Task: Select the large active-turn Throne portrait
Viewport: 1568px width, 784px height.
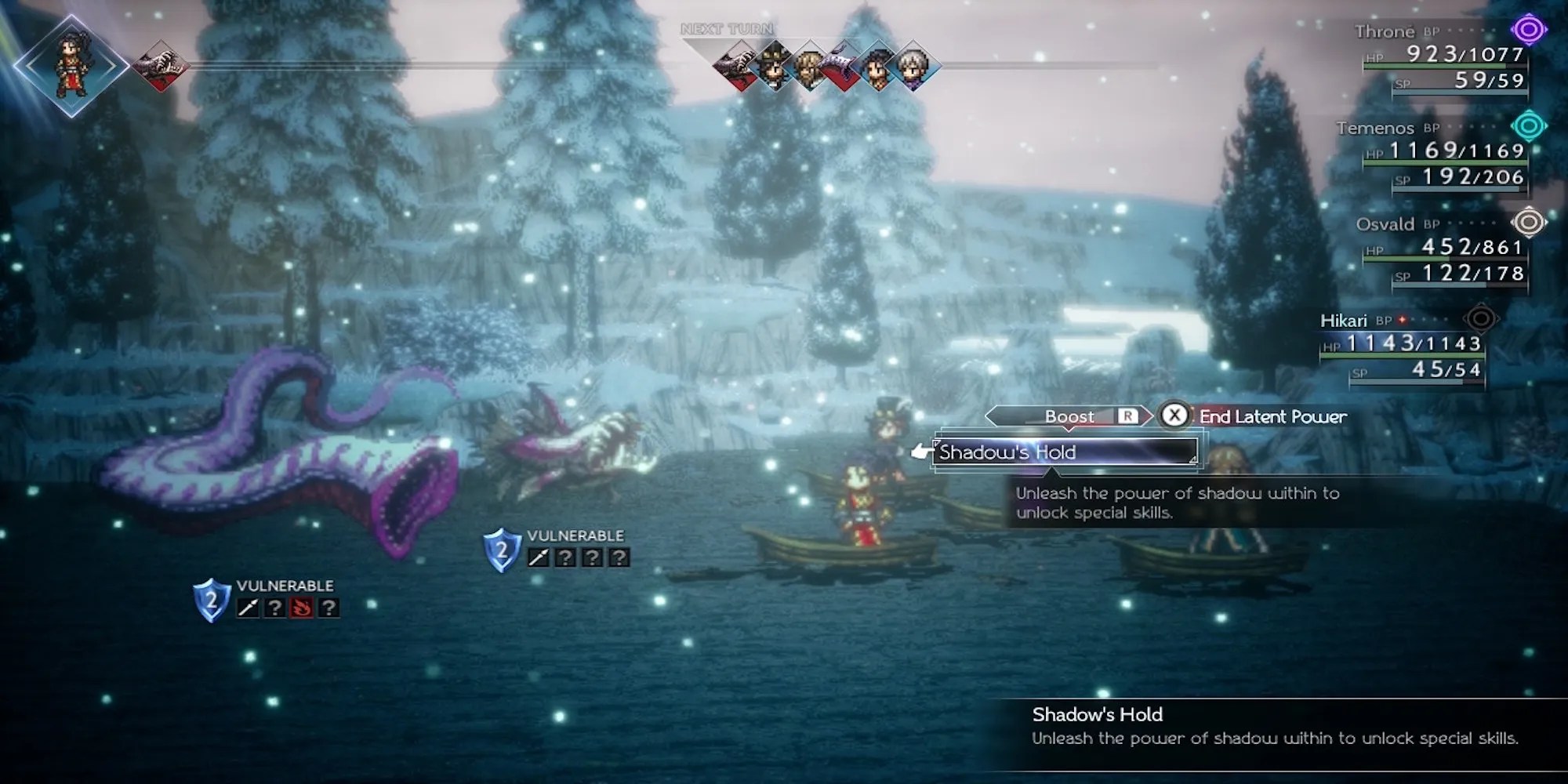Action: coord(71,66)
